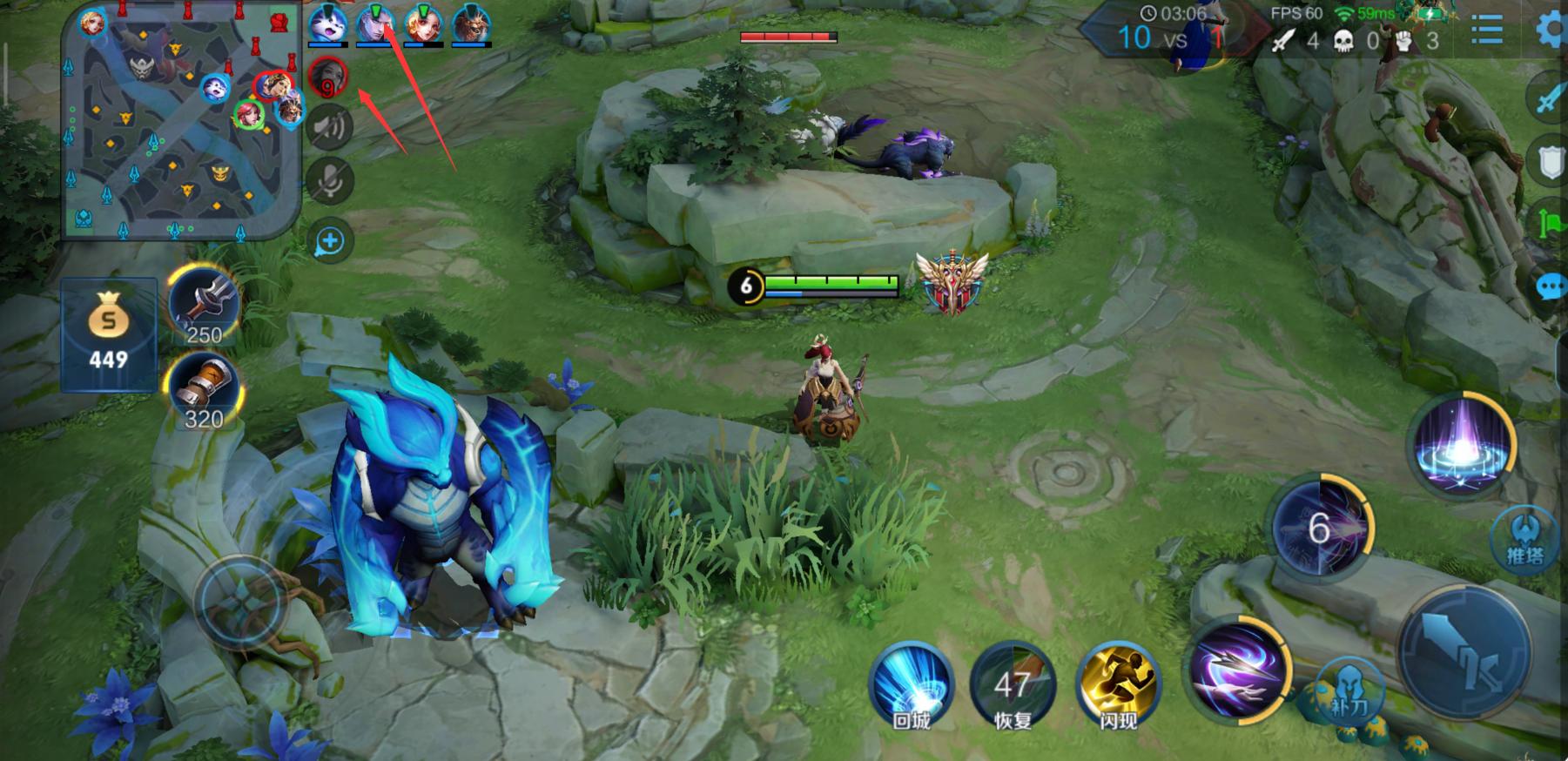Open the quick chat bubble with plus
1568x761 pixels.
(330, 241)
